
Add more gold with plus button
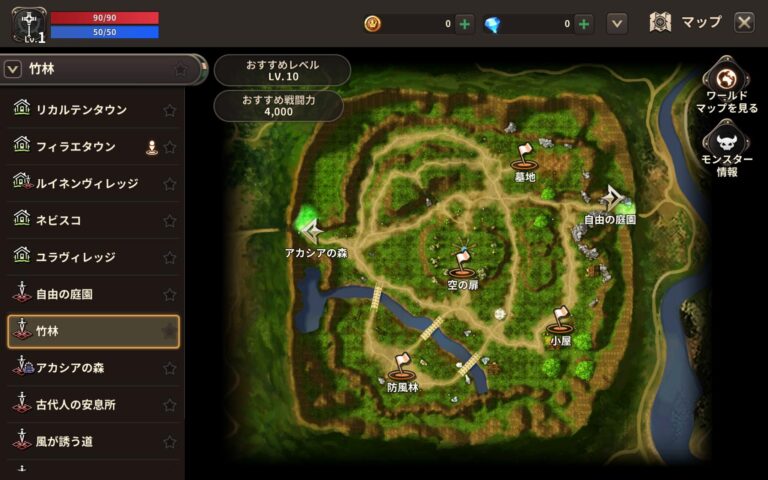[x=464, y=24]
